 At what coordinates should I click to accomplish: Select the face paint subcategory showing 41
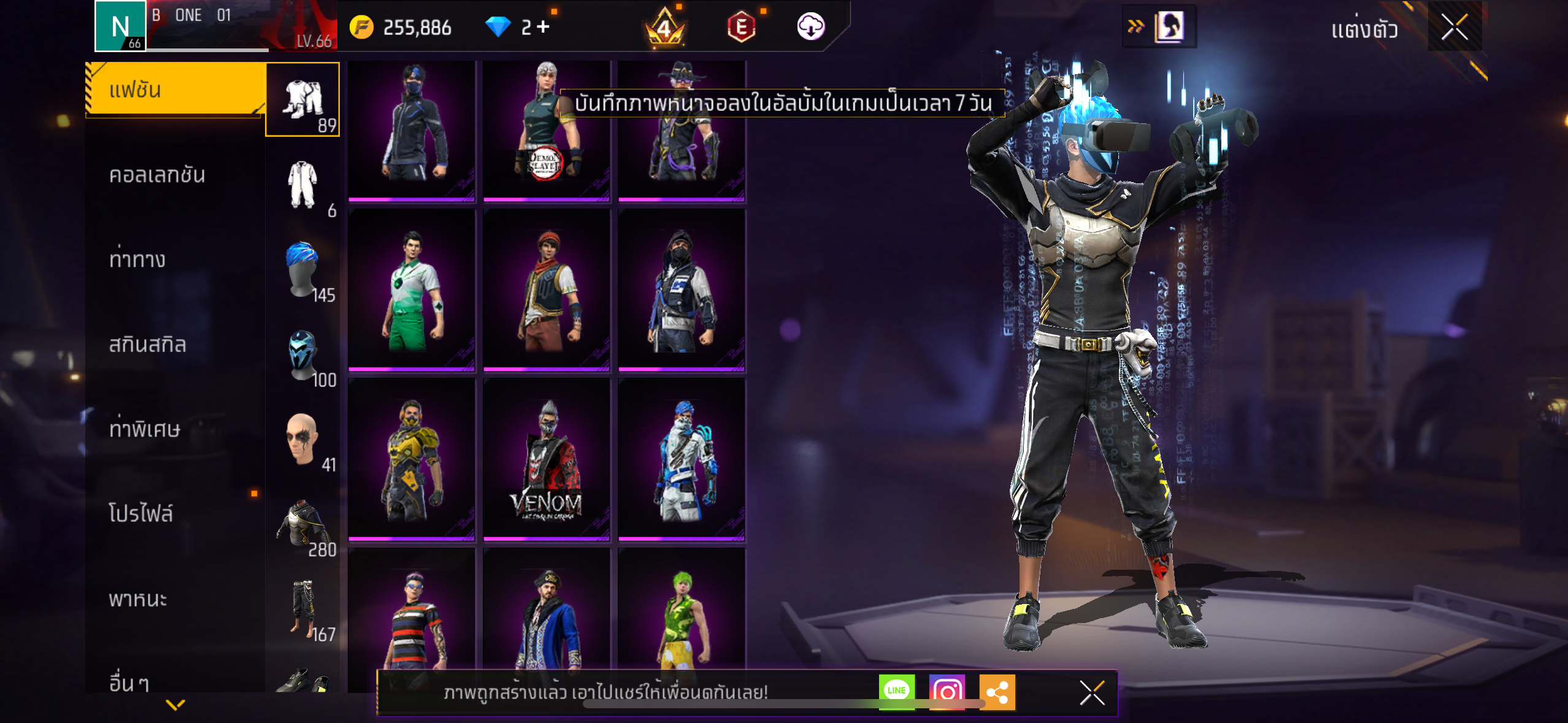tap(302, 439)
